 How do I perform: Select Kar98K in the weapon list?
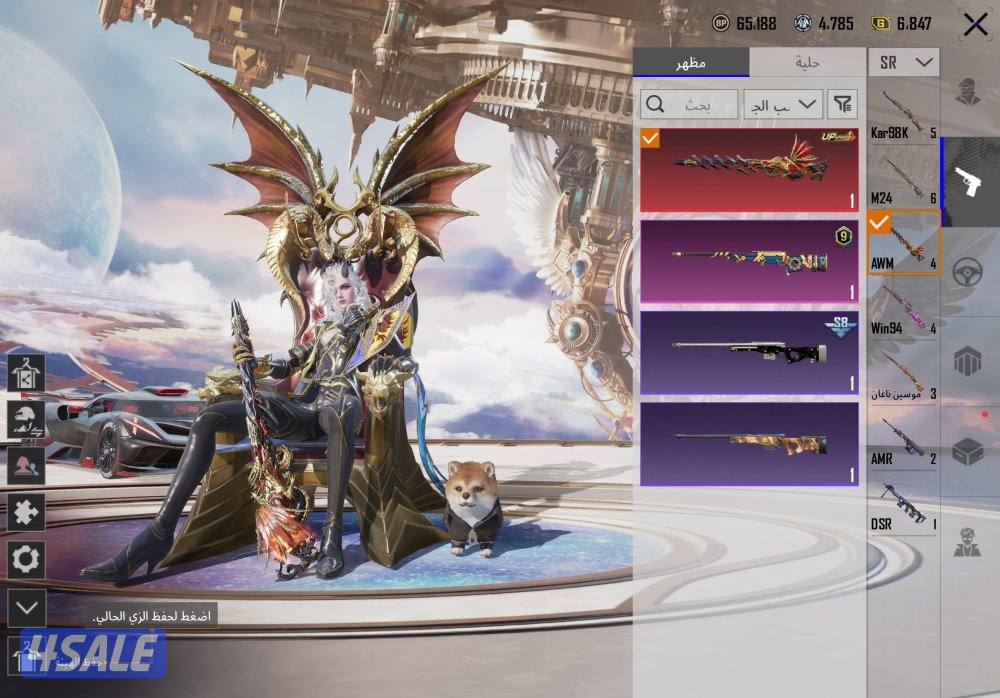pyautogui.click(x=903, y=115)
